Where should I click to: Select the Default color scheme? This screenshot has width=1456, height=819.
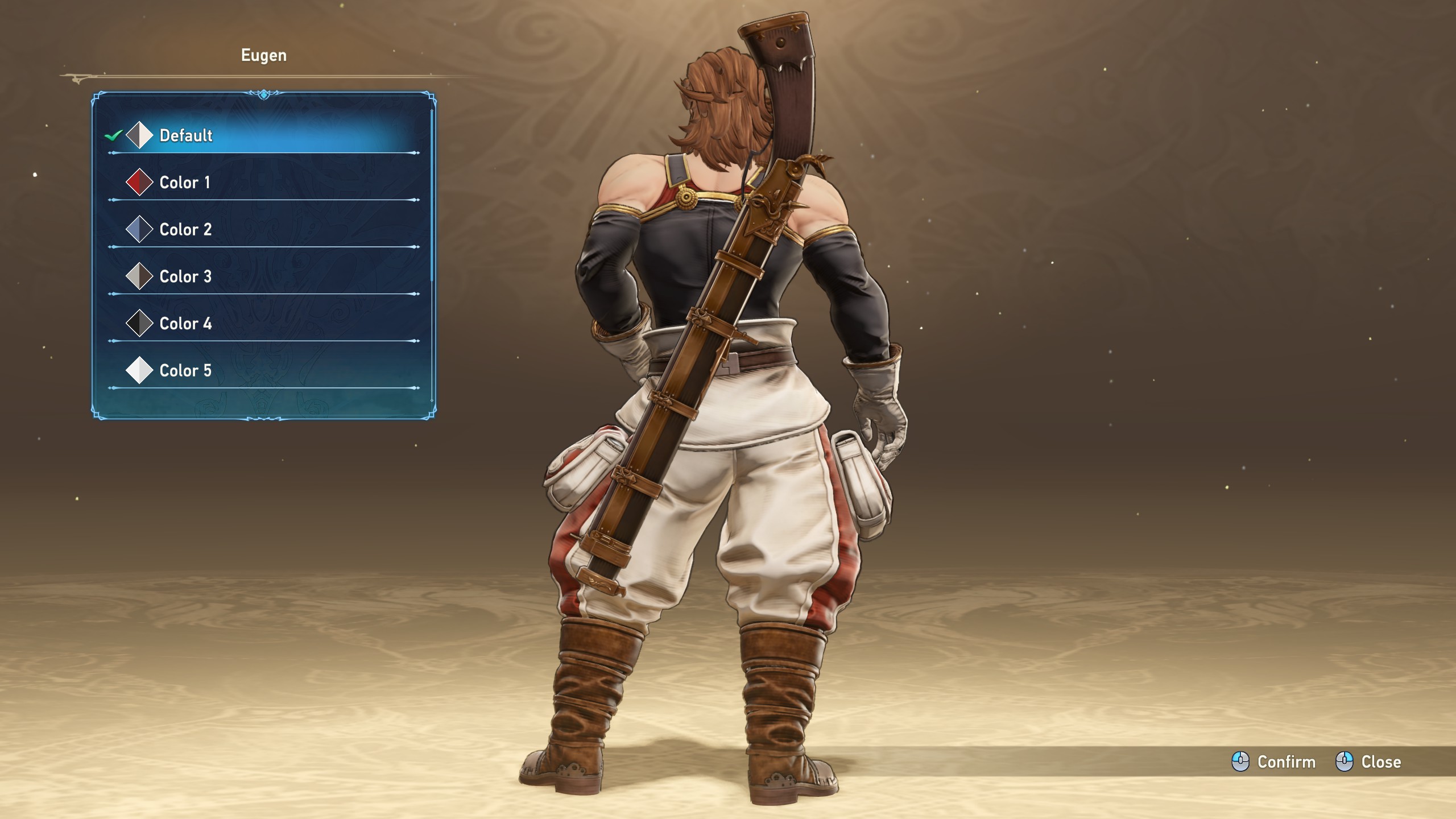coord(185,135)
